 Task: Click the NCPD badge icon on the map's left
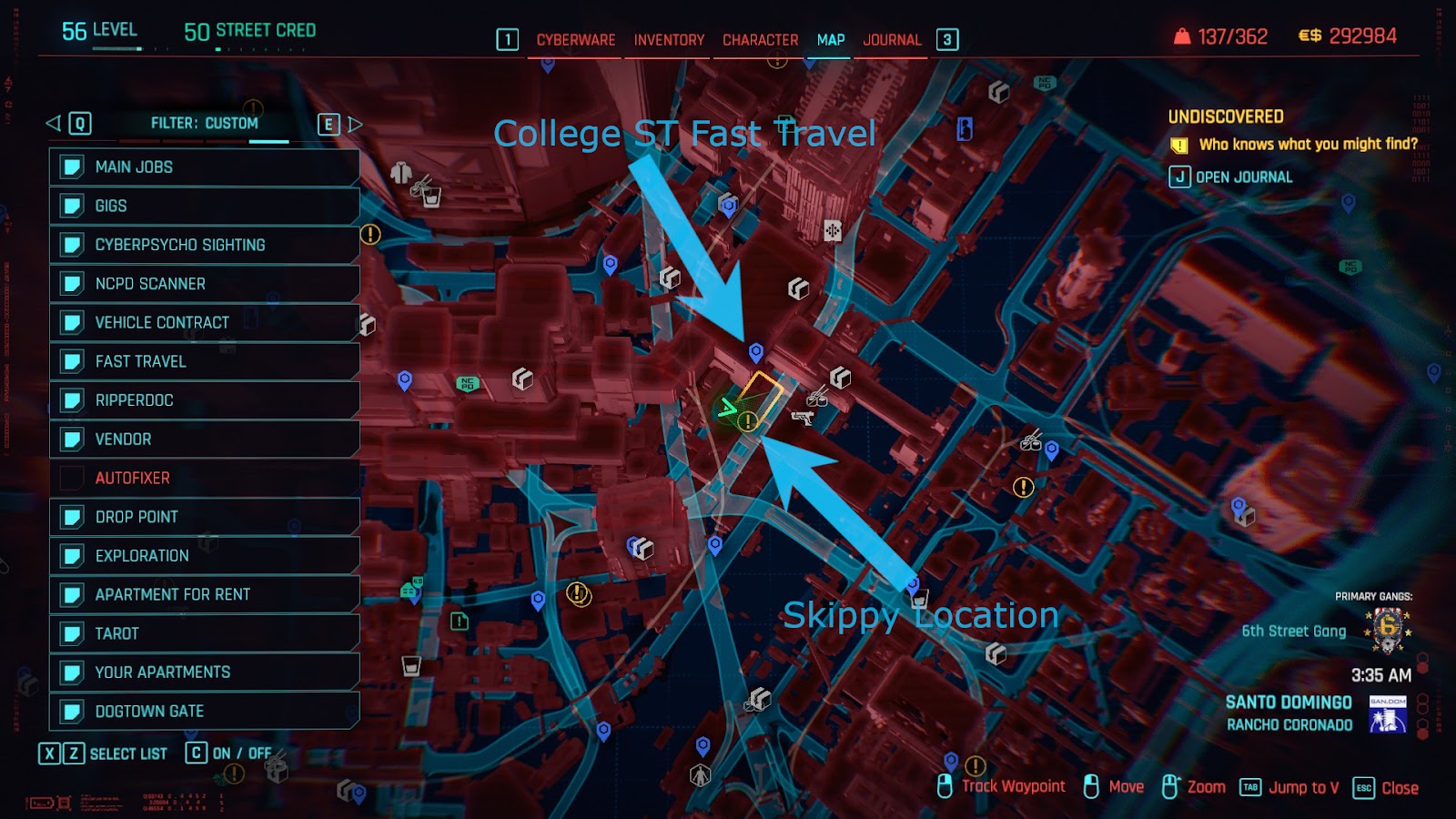coord(469,381)
